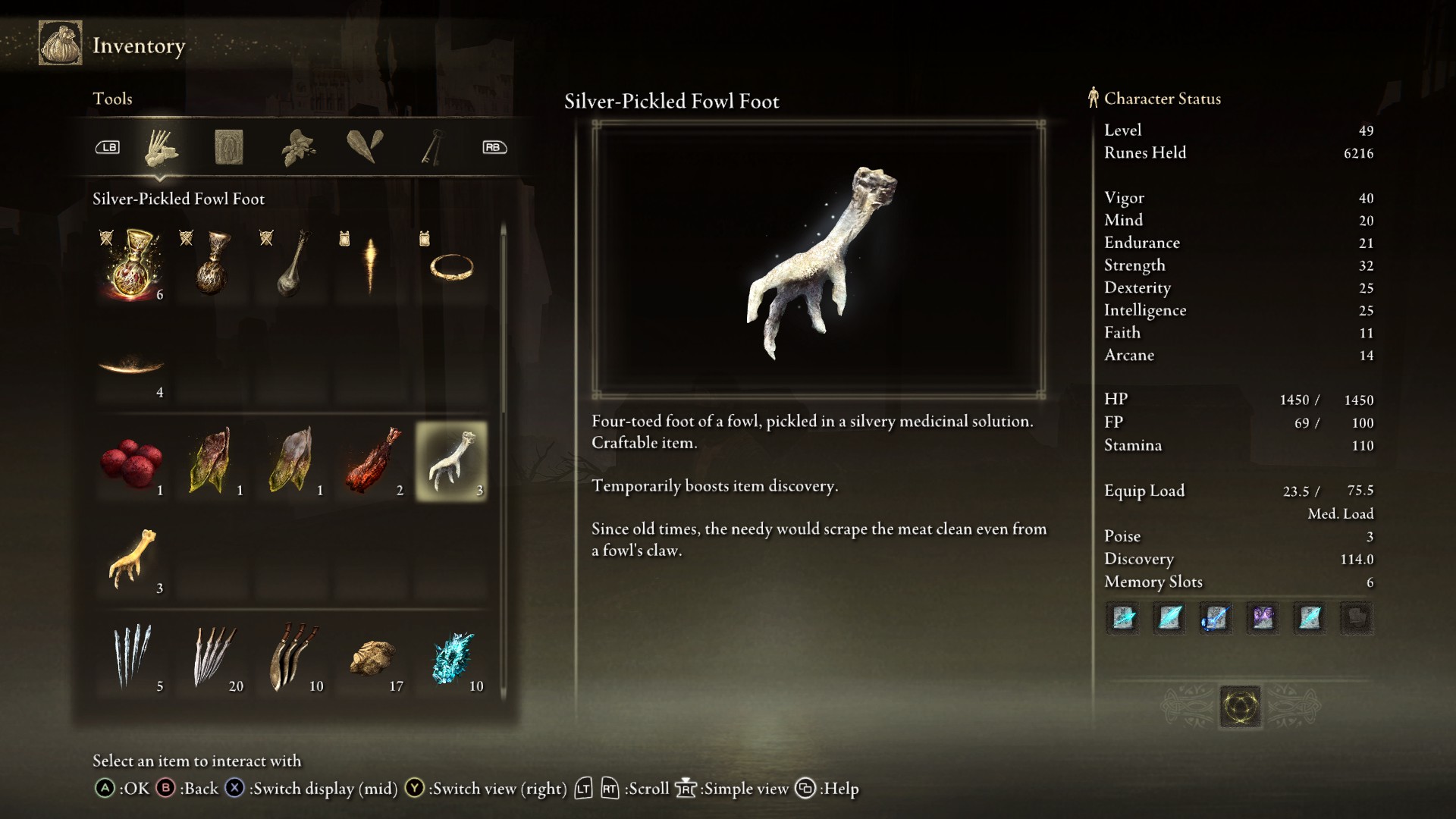Click the golden rune emblem below status
The image size is (1456, 819).
pos(1241,707)
